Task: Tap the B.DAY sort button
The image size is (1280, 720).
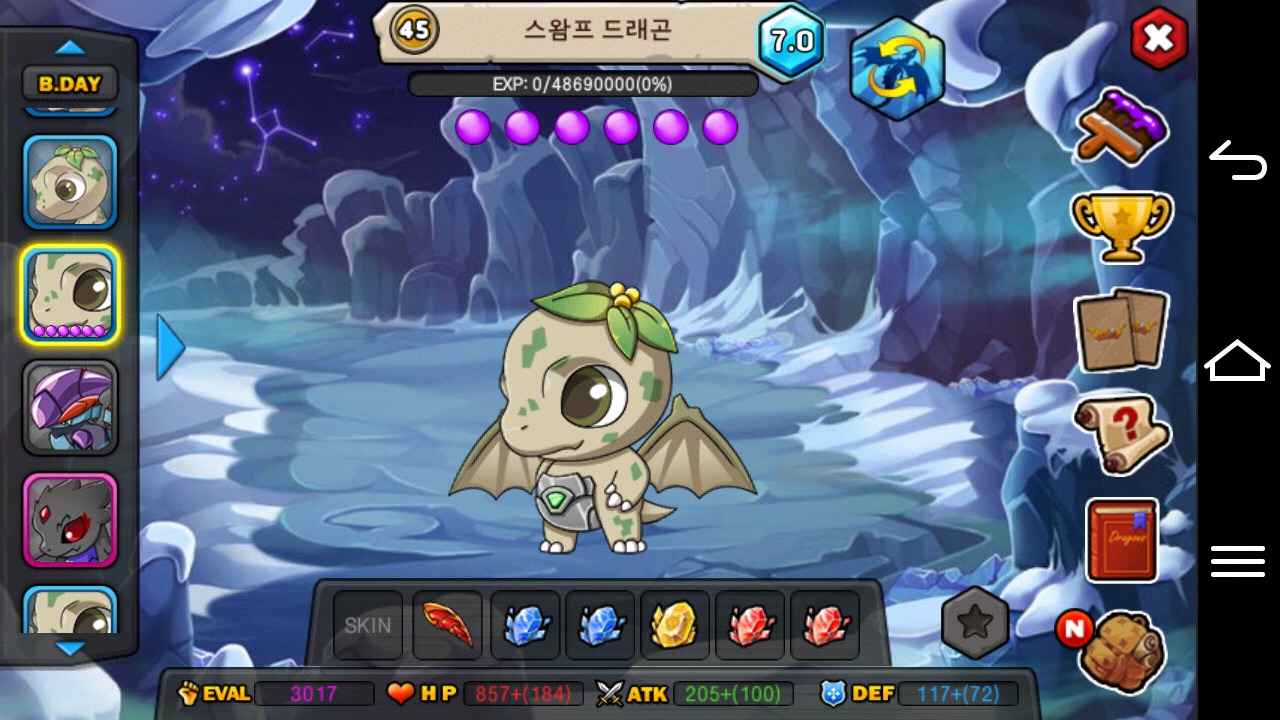Action: coord(70,83)
